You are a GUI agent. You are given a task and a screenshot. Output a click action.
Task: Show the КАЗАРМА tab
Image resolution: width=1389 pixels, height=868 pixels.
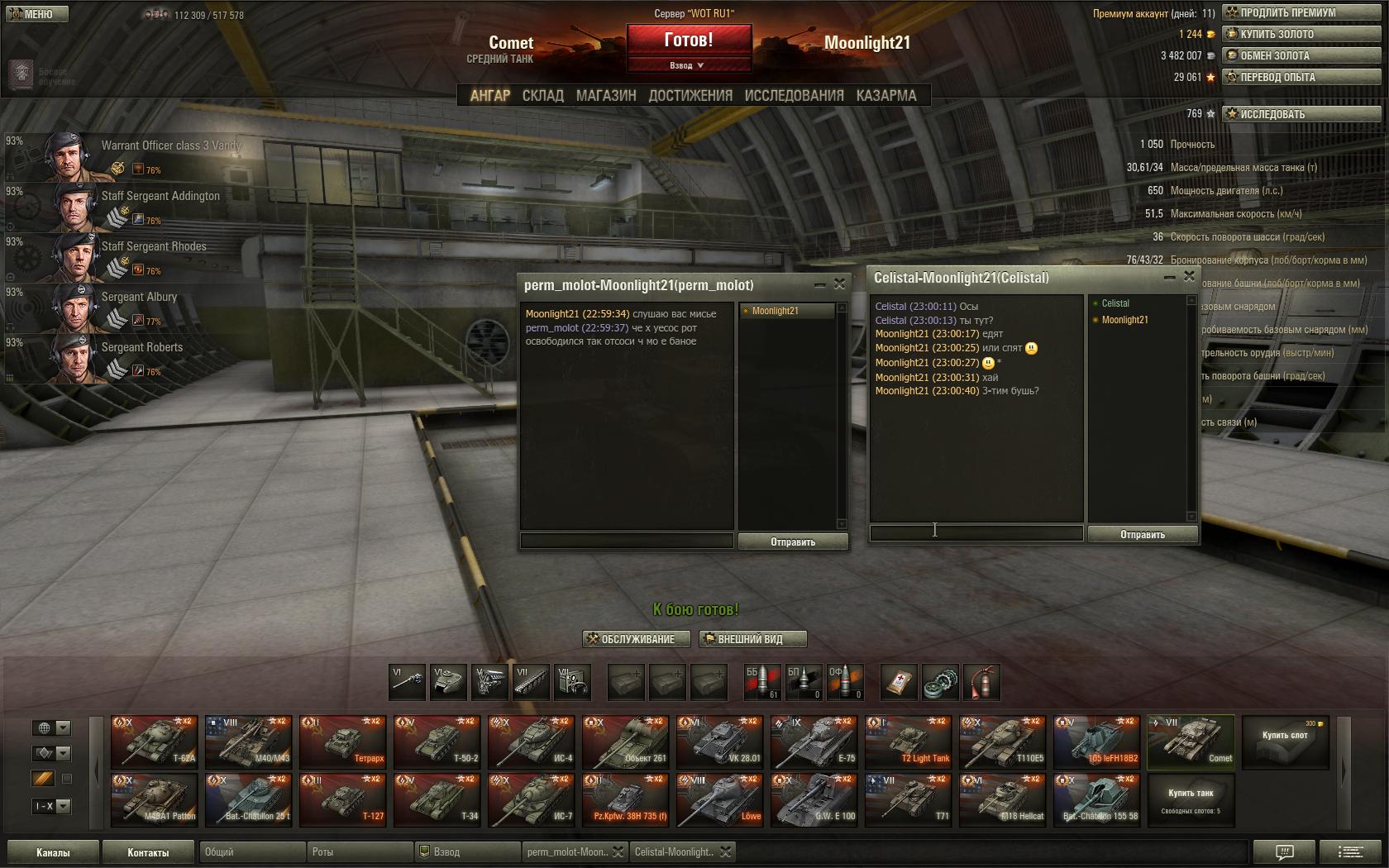pos(886,96)
